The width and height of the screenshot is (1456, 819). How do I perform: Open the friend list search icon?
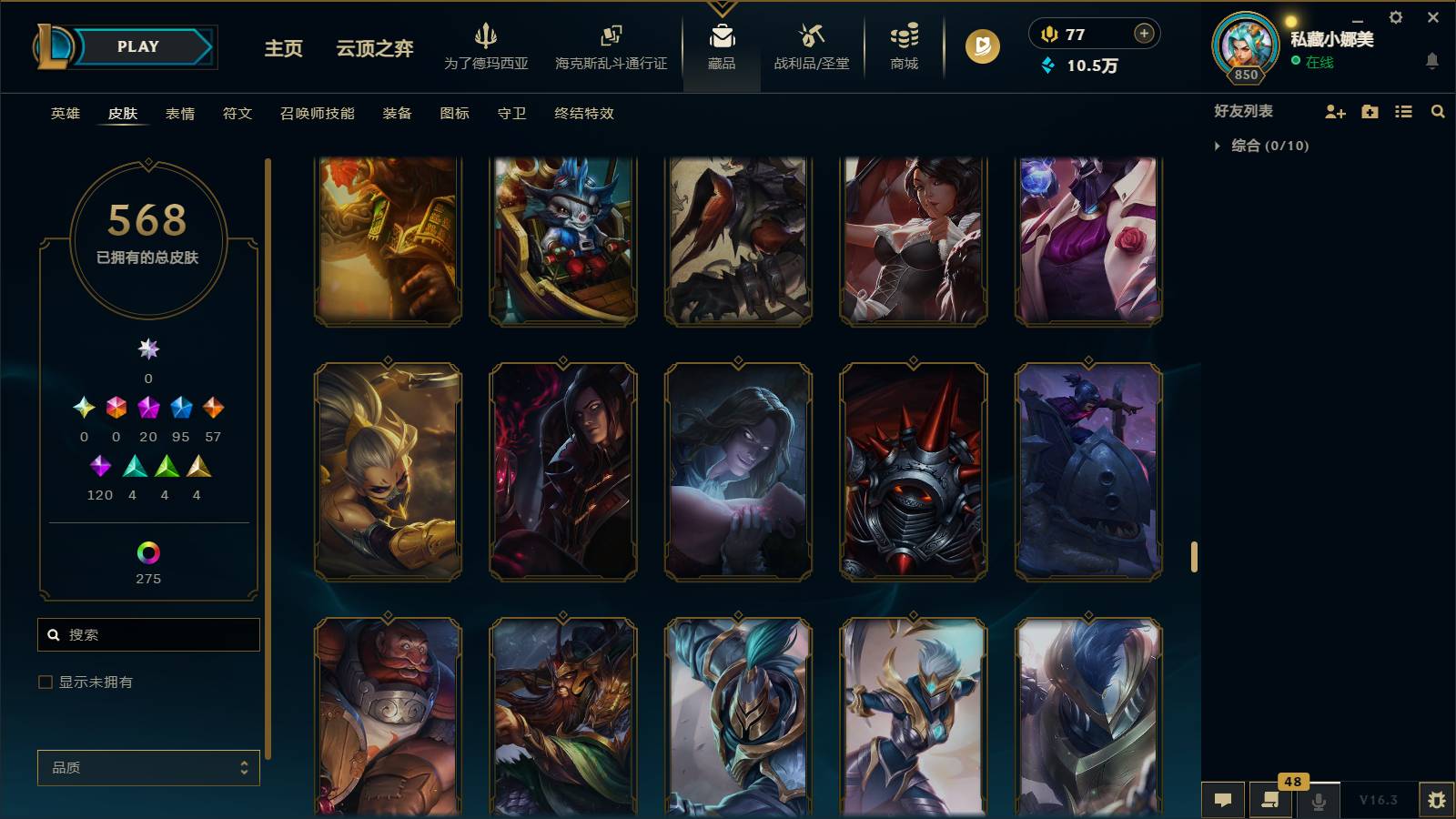click(x=1438, y=111)
